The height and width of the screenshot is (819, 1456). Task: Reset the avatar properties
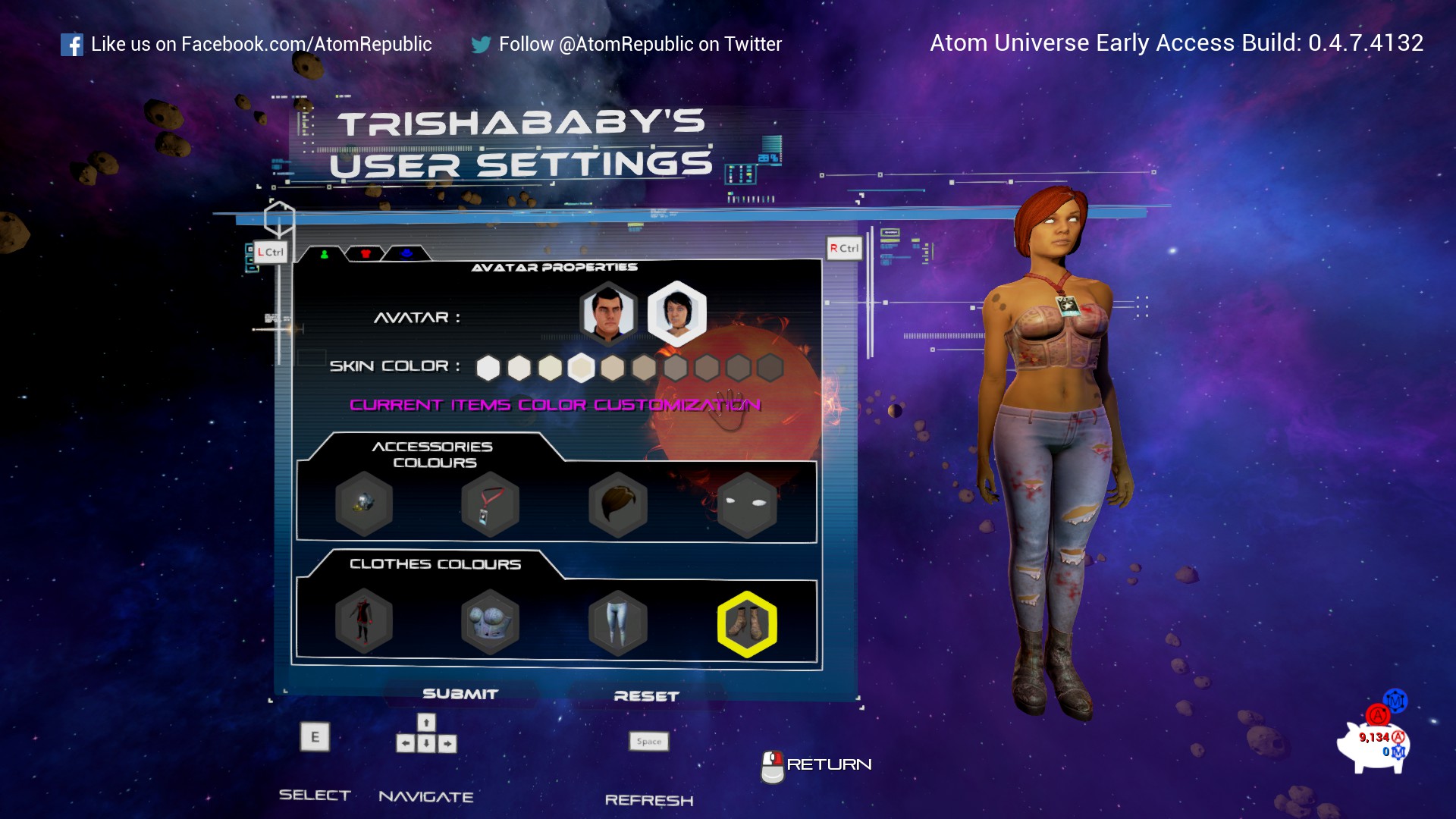pos(646,696)
